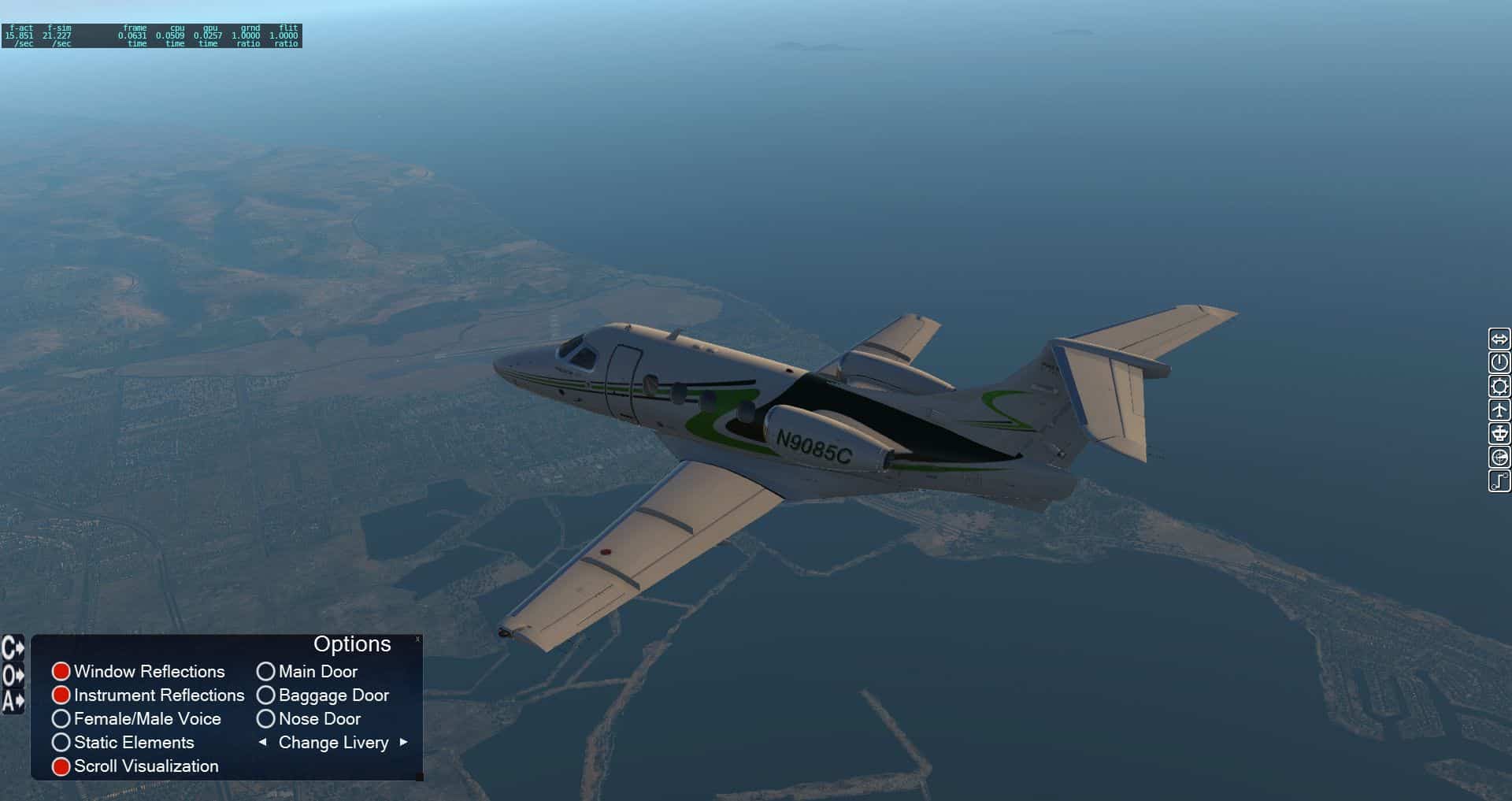Click the flight path route icon

(1499, 480)
